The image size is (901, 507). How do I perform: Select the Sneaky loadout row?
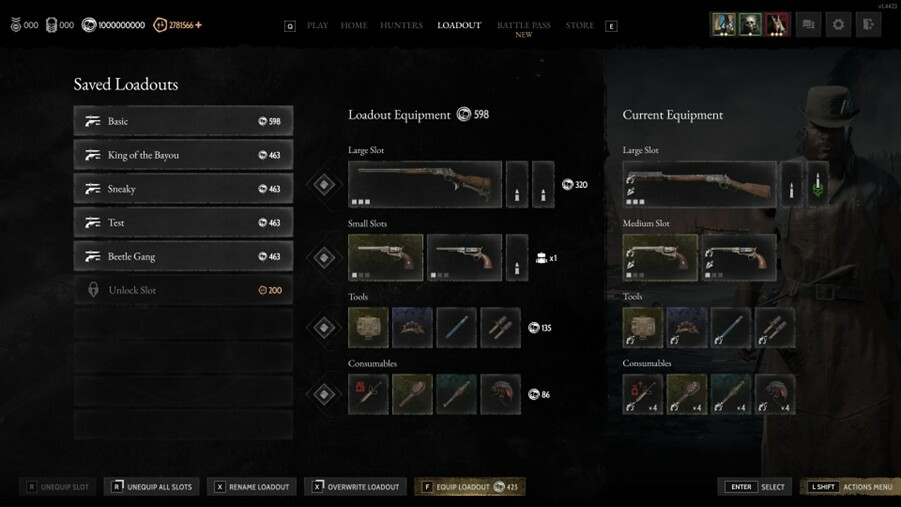[183, 189]
